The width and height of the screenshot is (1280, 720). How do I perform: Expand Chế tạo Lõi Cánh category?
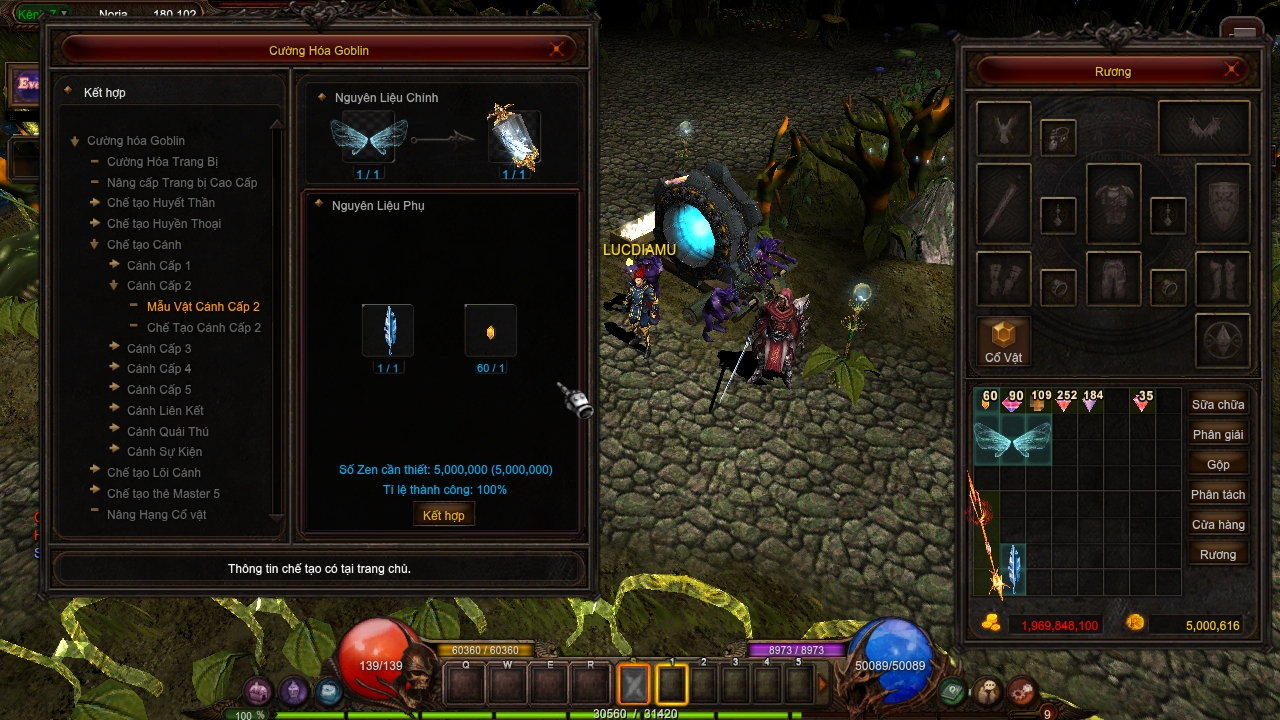[x=153, y=472]
